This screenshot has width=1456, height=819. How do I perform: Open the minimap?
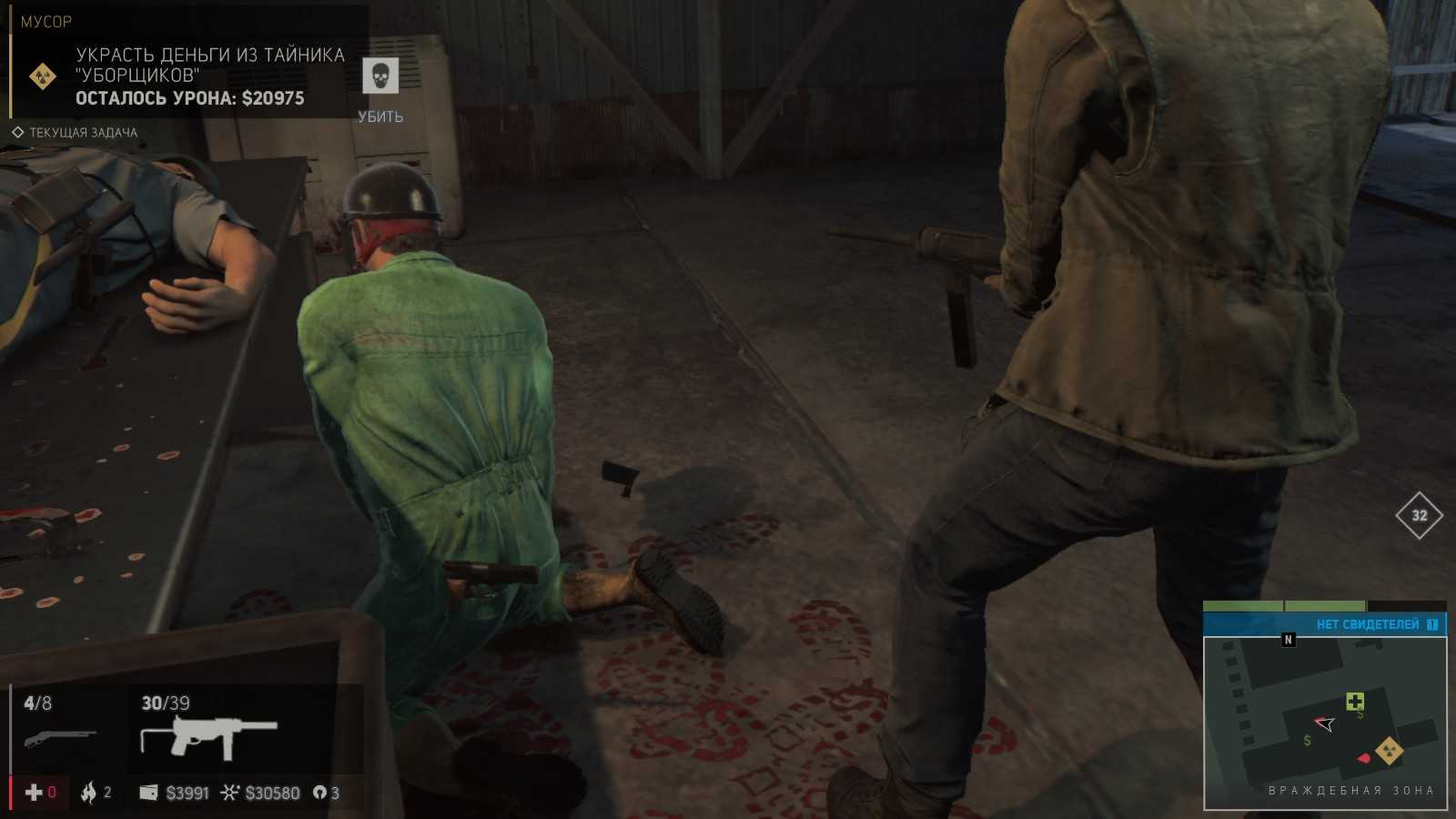click(1325, 723)
